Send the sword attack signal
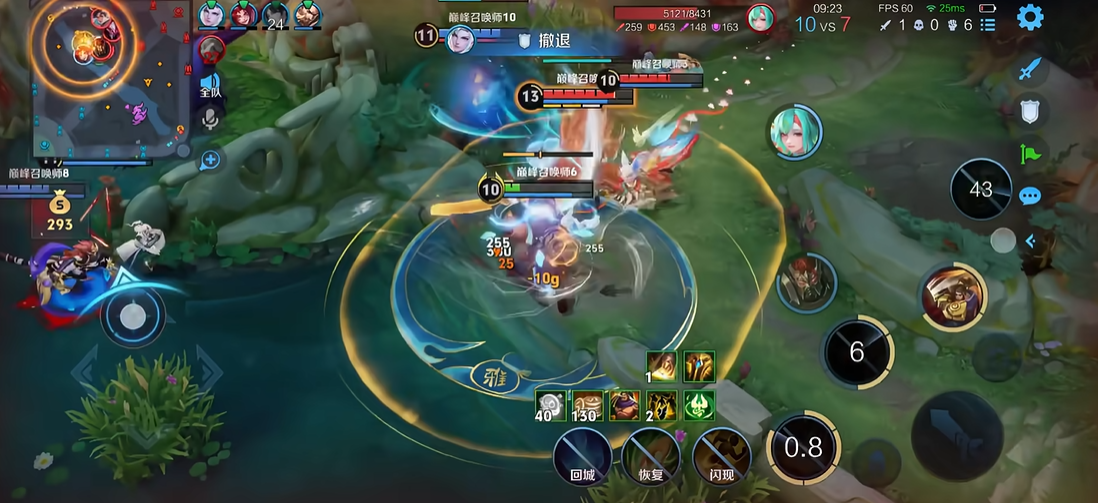 1031,70
